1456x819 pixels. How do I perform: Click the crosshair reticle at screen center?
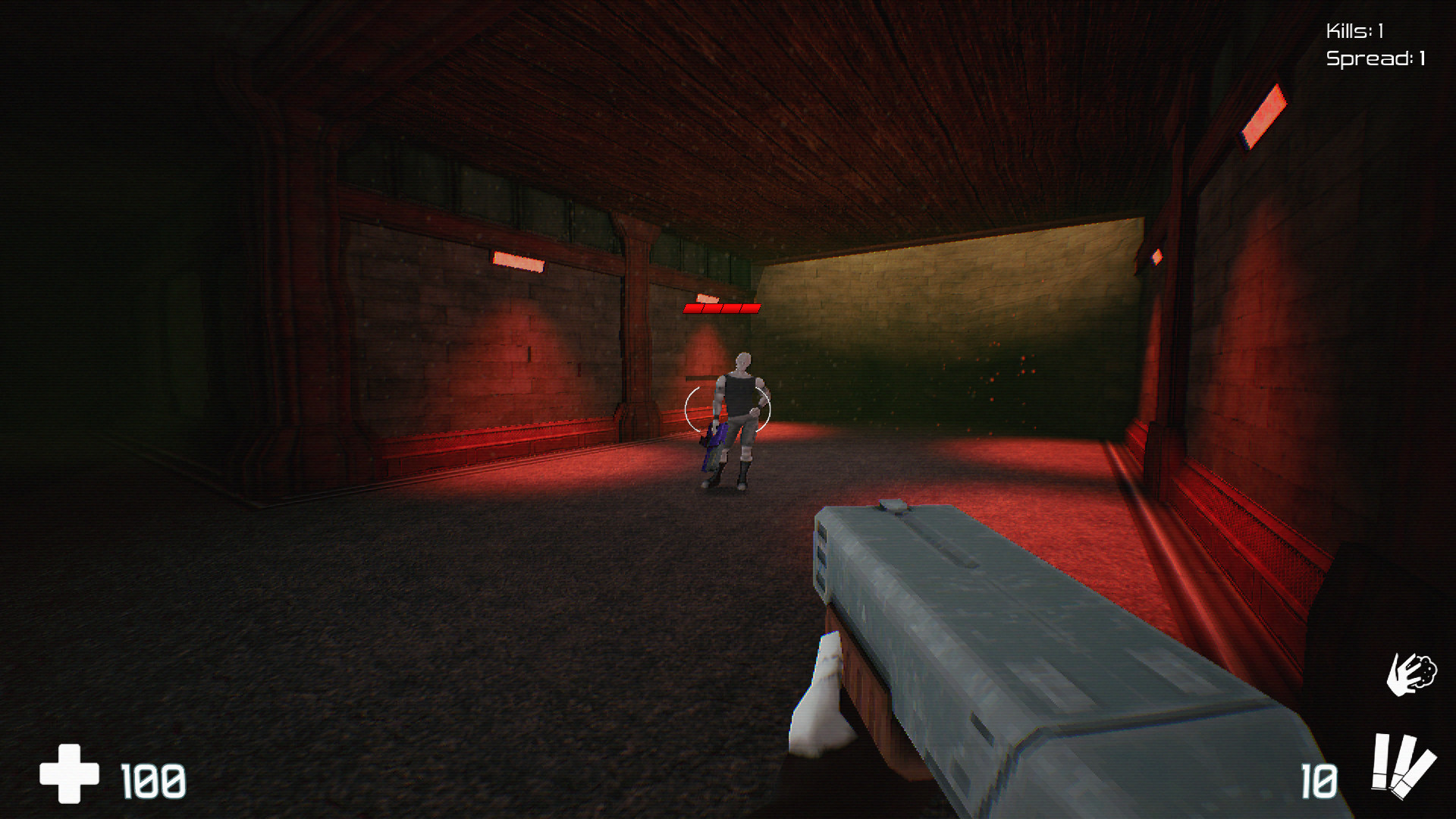point(728,409)
